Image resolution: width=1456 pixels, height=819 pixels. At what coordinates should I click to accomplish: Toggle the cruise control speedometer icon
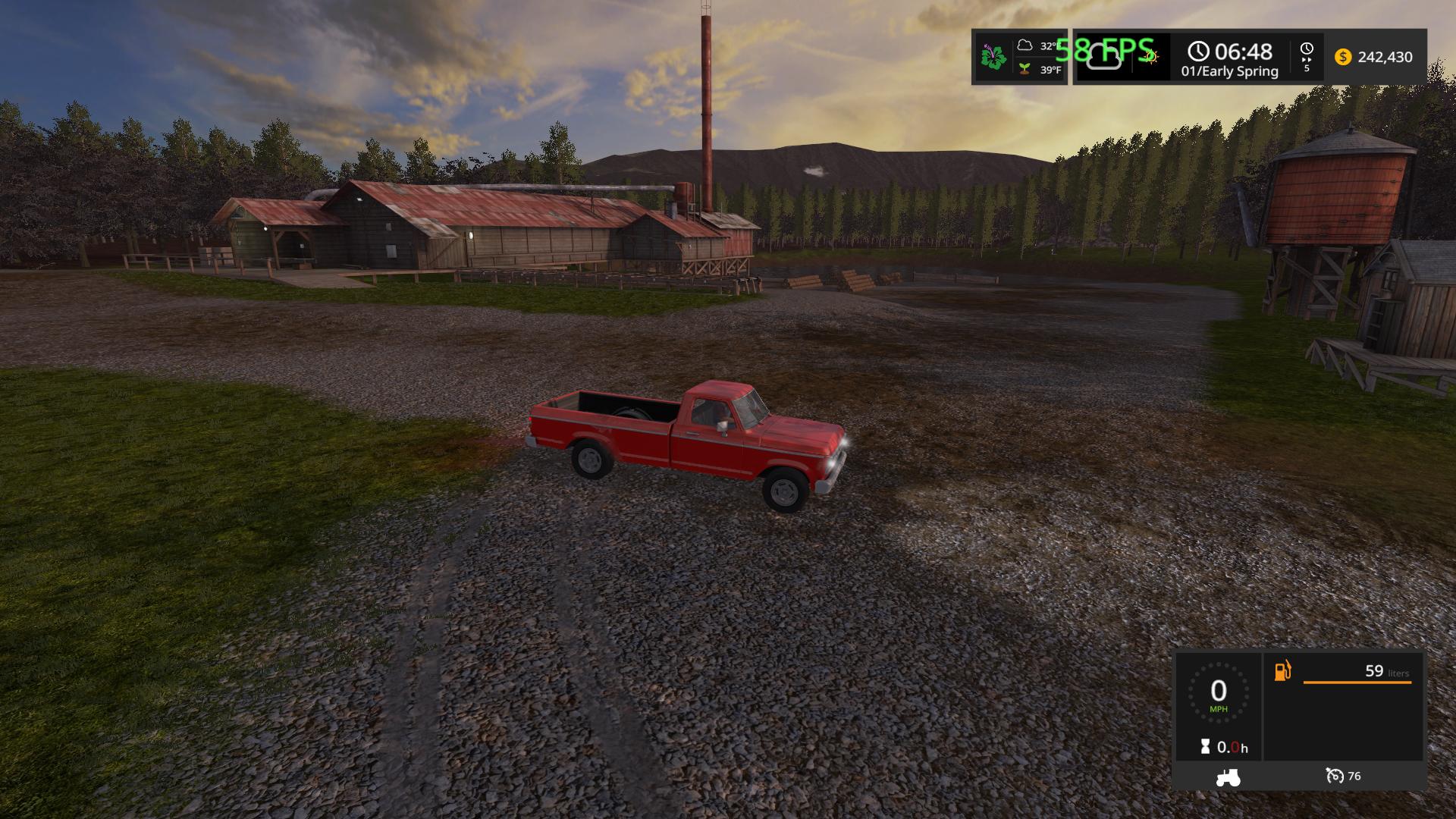(x=1335, y=776)
